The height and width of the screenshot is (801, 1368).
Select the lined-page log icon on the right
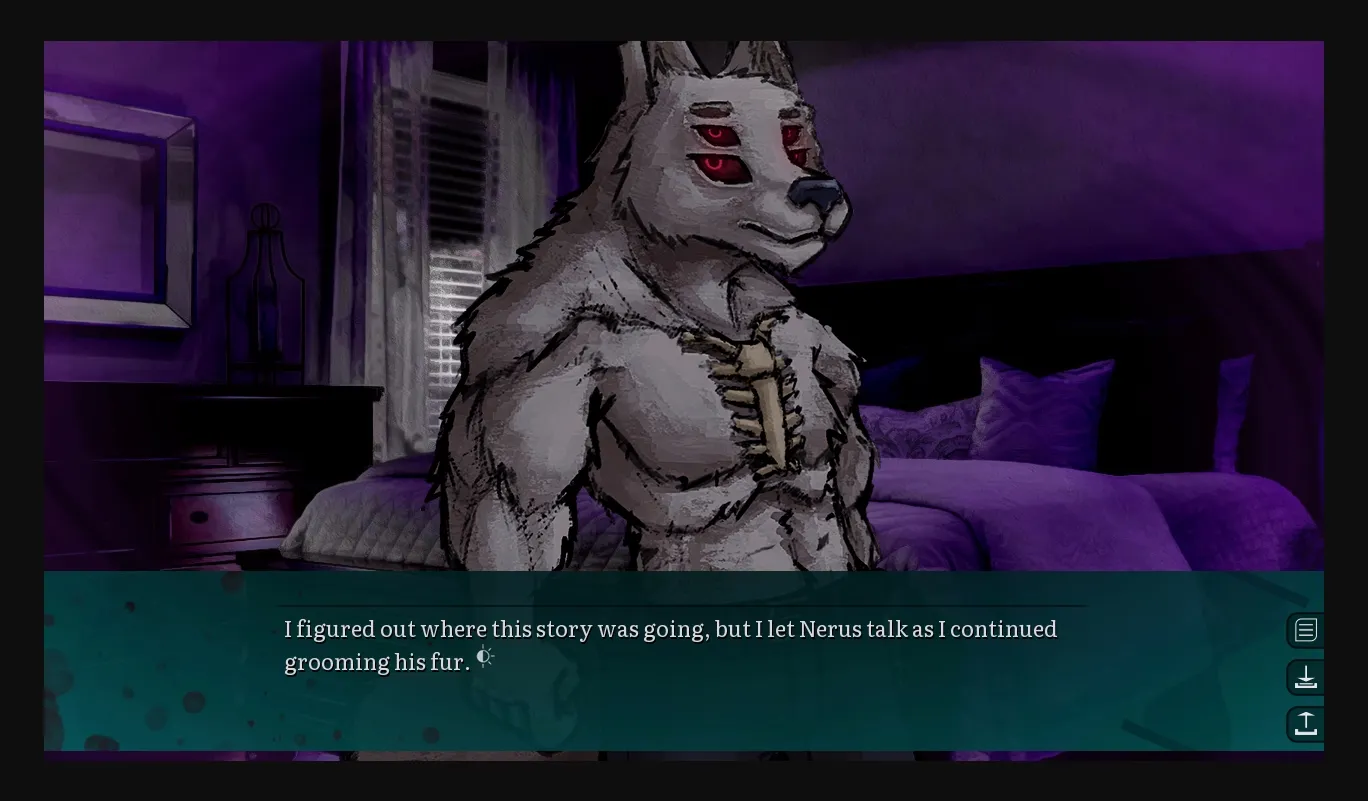click(1306, 630)
